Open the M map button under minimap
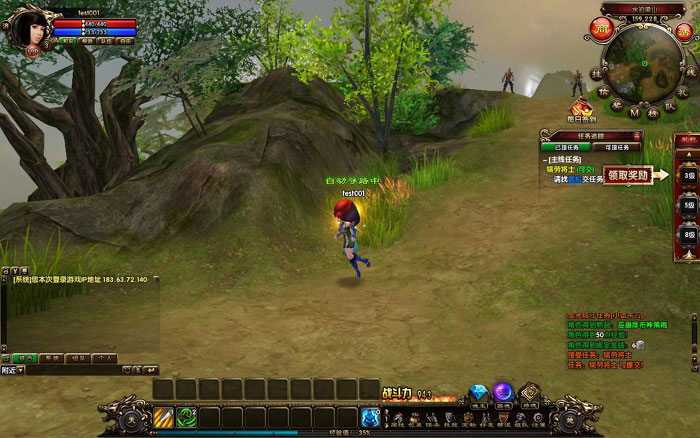The height and width of the screenshot is (438, 700). tap(634, 112)
